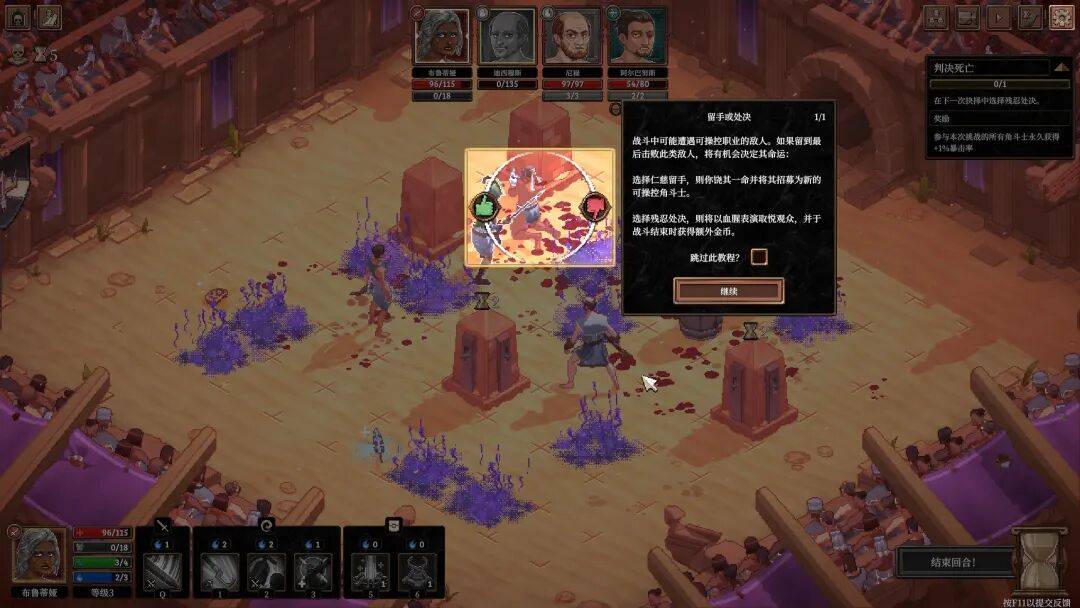This screenshot has width=1080, height=608.
Task: Use the item in hotkey slot 6
Action: click(416, 573)
